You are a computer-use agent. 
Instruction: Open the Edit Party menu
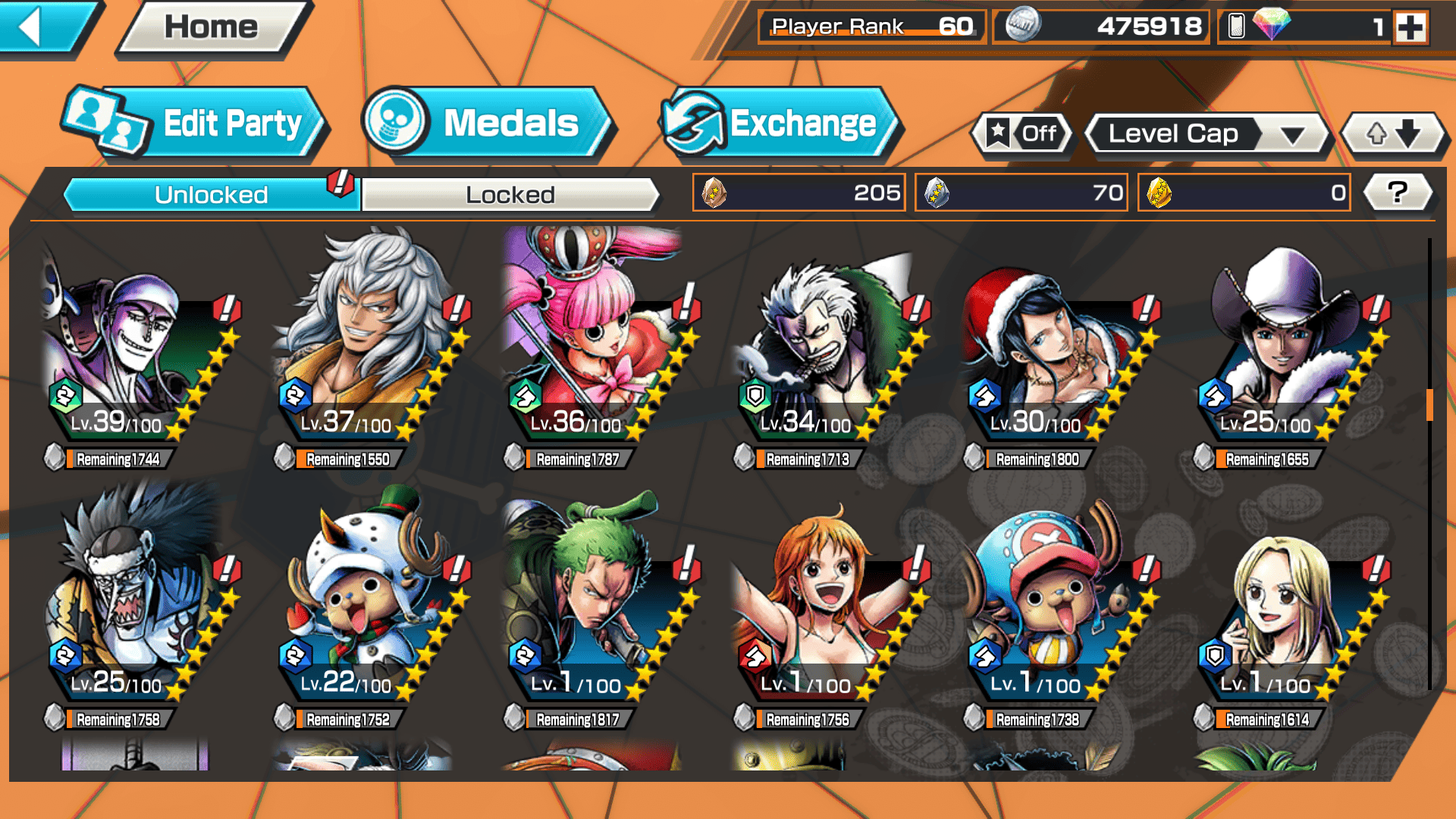point(193,124)
